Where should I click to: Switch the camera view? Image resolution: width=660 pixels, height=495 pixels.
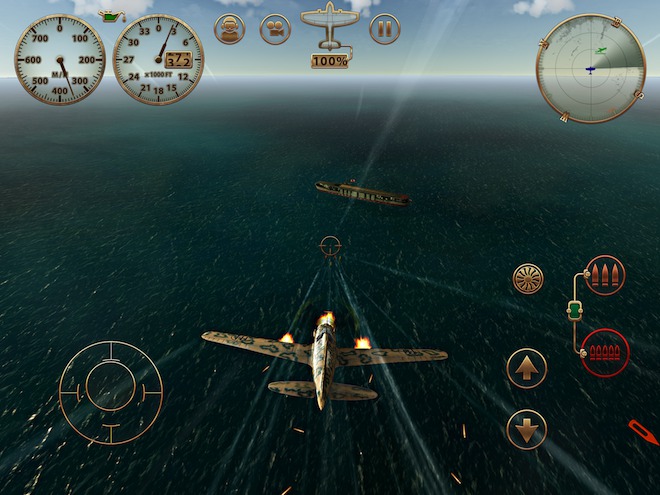point(275,29)
